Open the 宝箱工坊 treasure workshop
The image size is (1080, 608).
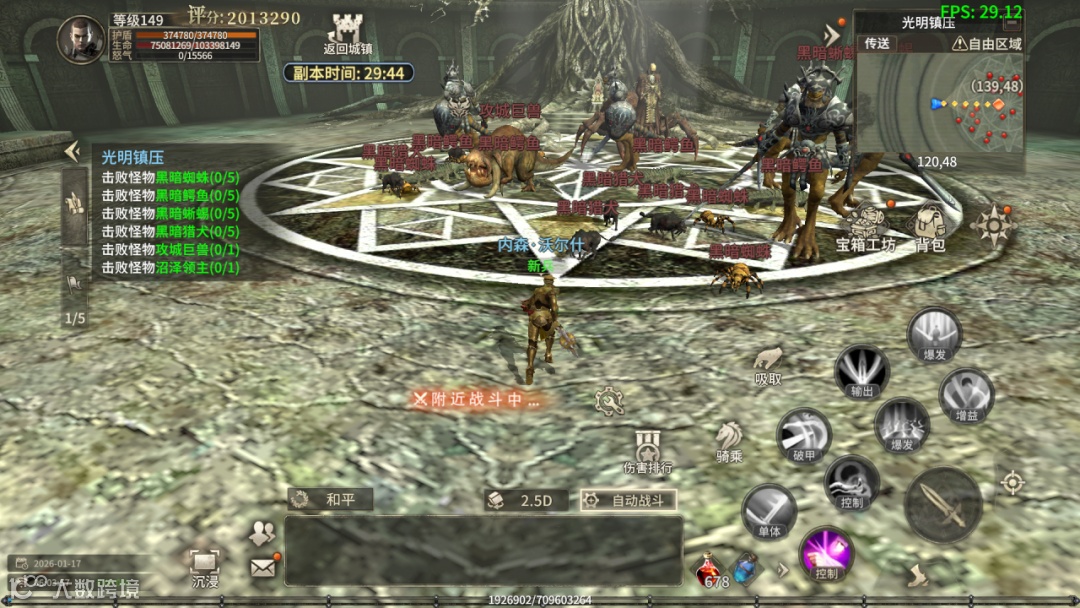coord(866,225)
